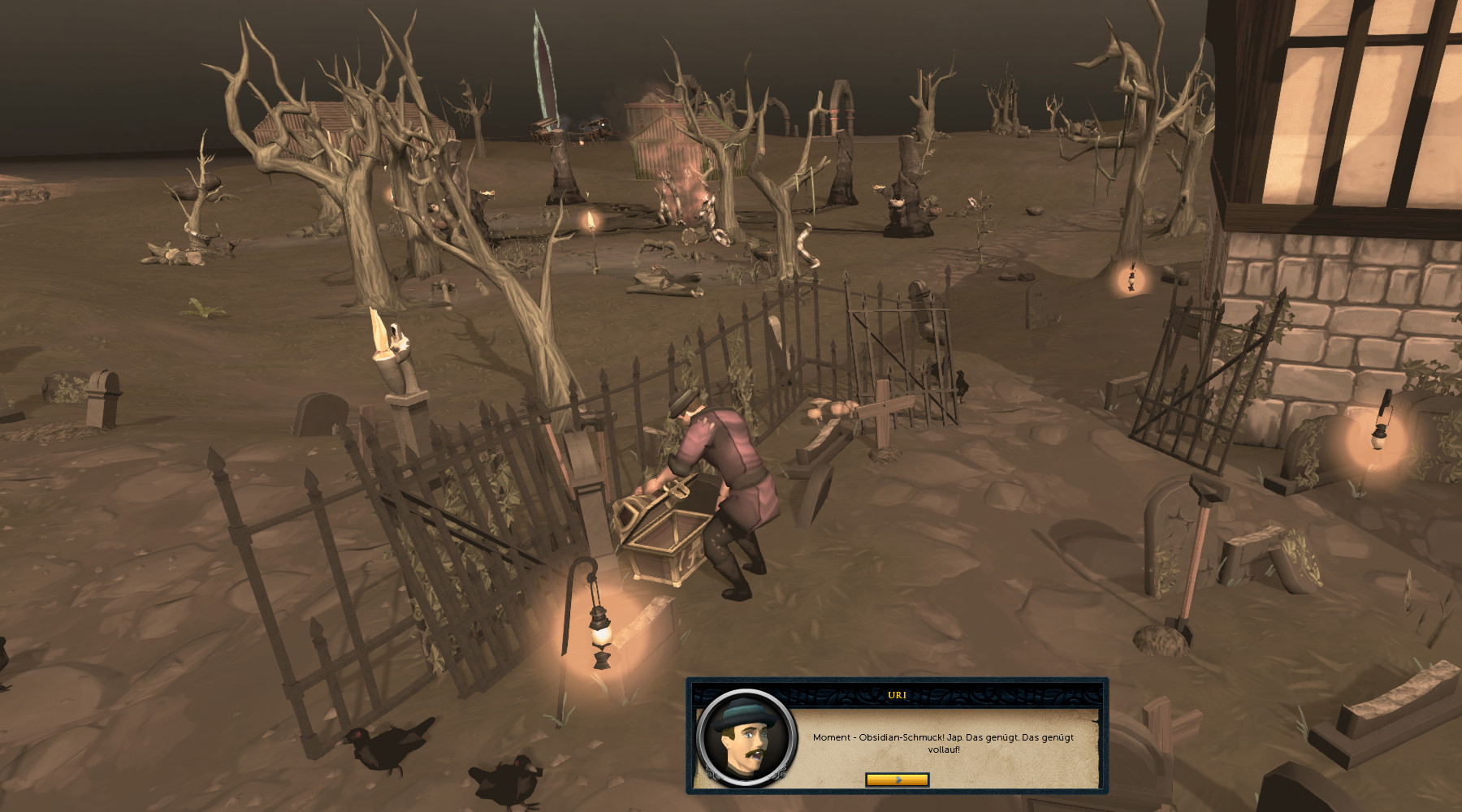Continue Uri's dialogue with the yellow arrow button
Viewport: 1462px width, 812px height.
897,780
